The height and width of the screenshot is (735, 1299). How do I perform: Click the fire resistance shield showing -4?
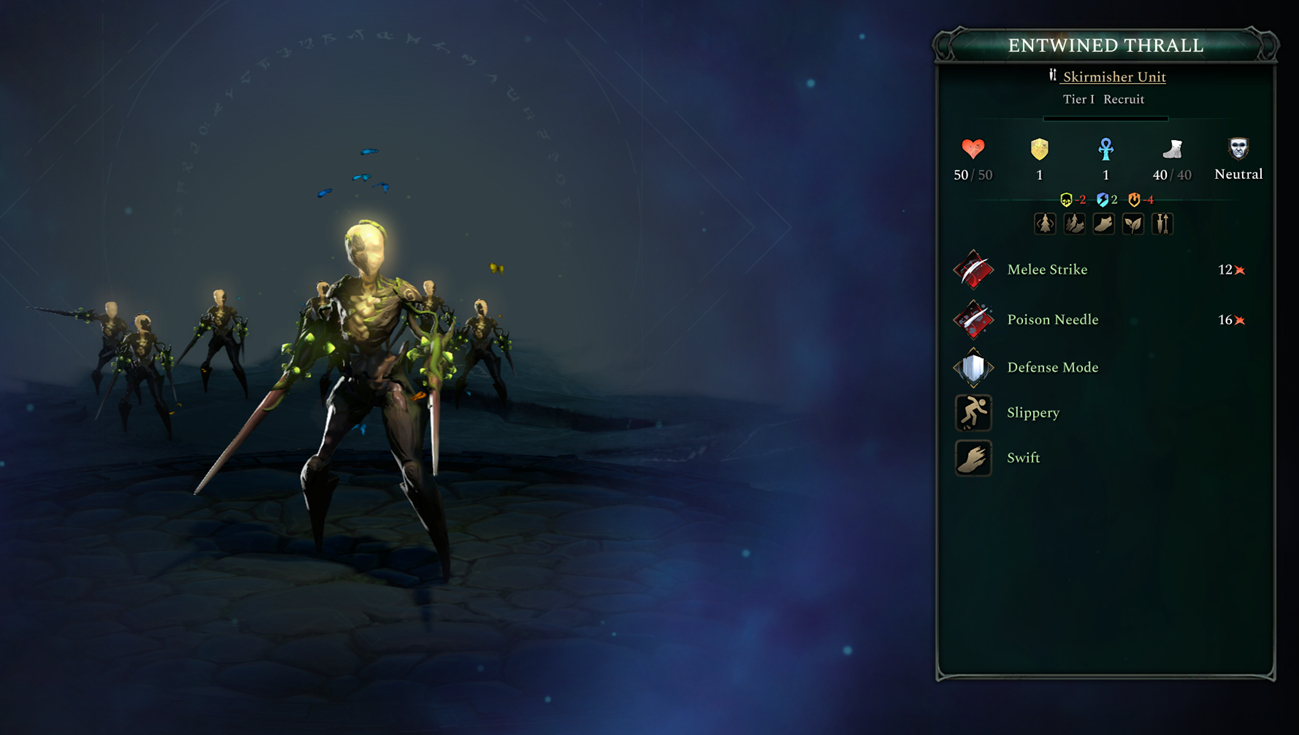[x=1135, y=198]
